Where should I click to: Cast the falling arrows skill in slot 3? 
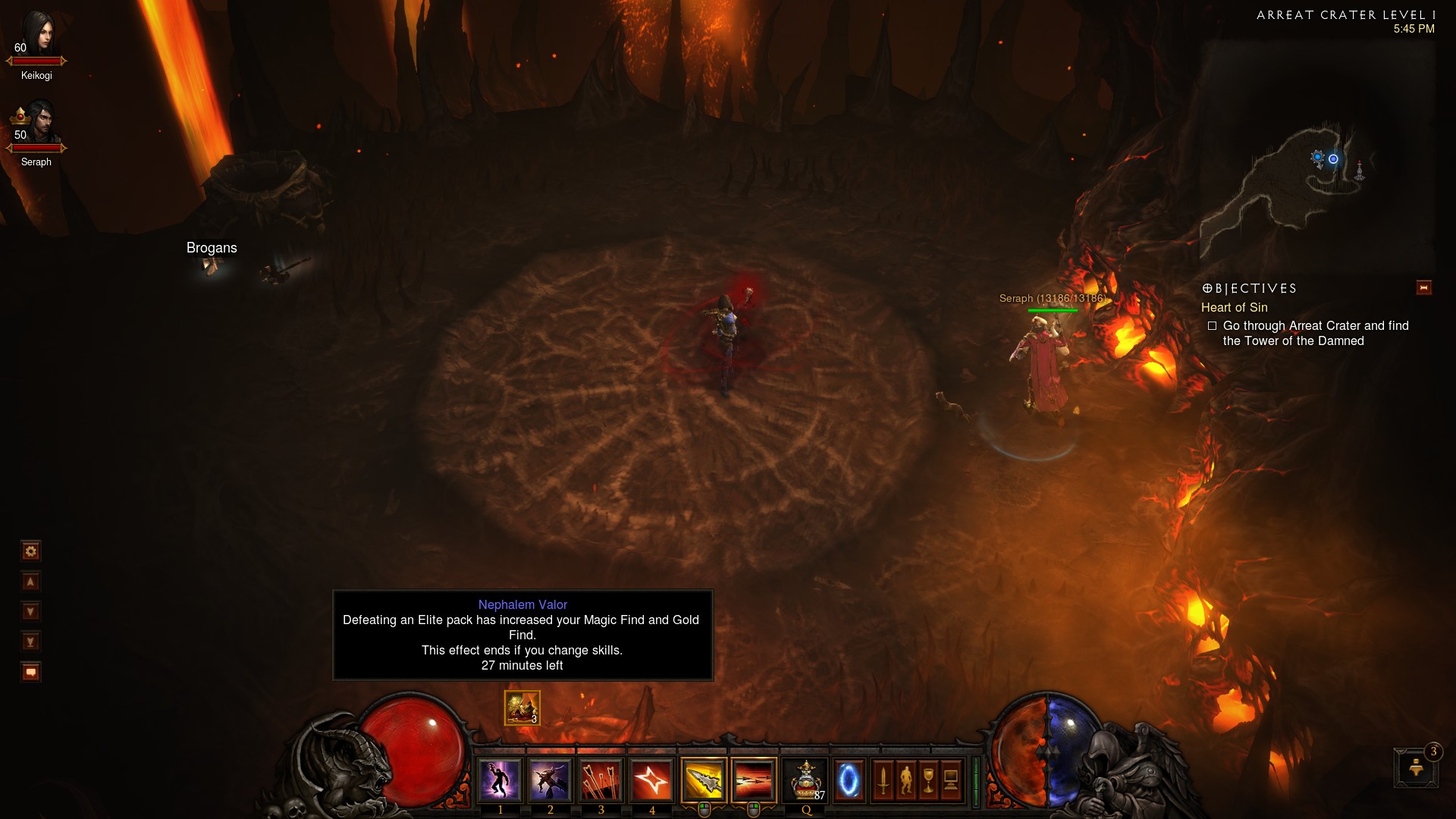click(x=601, y=780)
